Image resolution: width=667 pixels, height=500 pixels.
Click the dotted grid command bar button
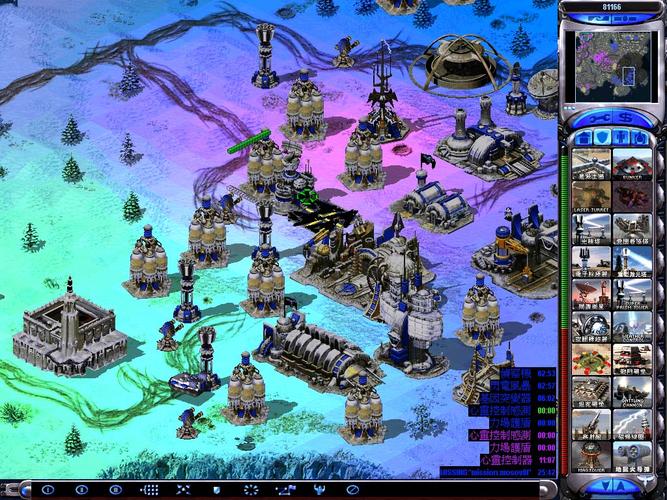click(150, 490)
